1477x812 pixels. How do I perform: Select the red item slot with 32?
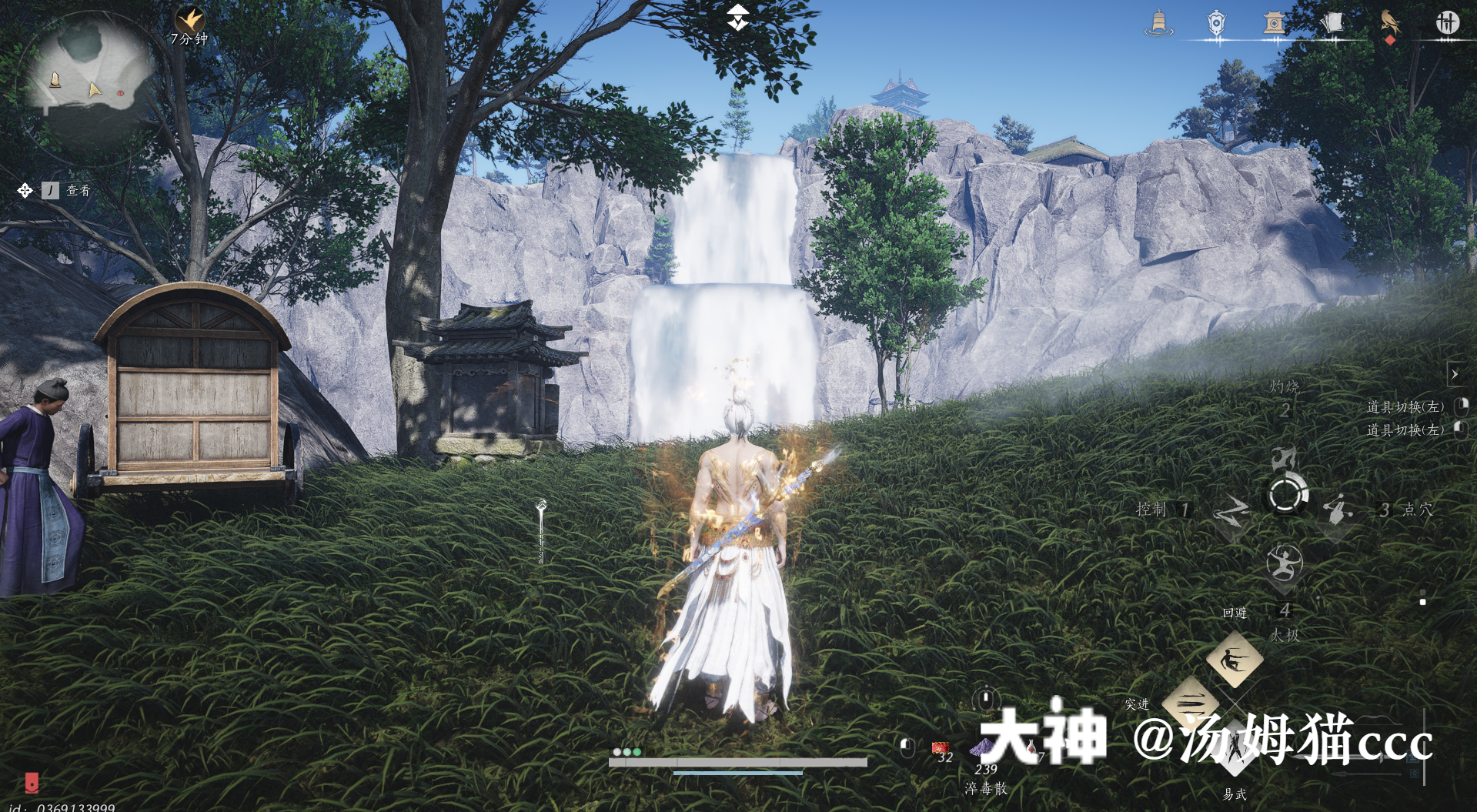coord(939,748)
